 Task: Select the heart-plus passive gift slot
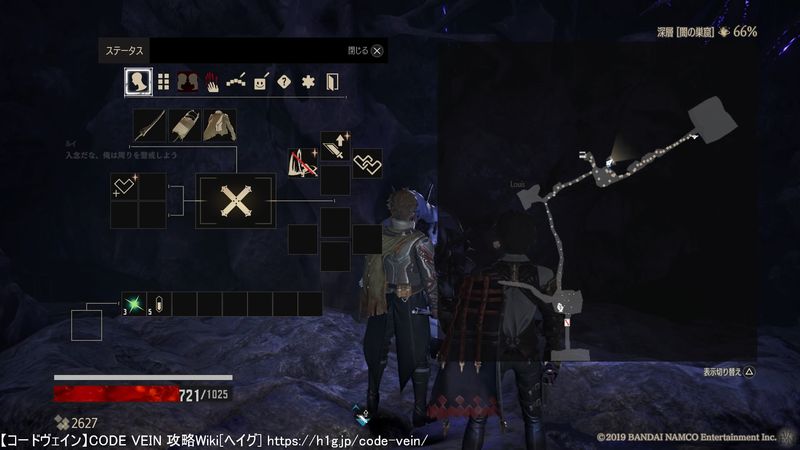click(x=124, y=186)
